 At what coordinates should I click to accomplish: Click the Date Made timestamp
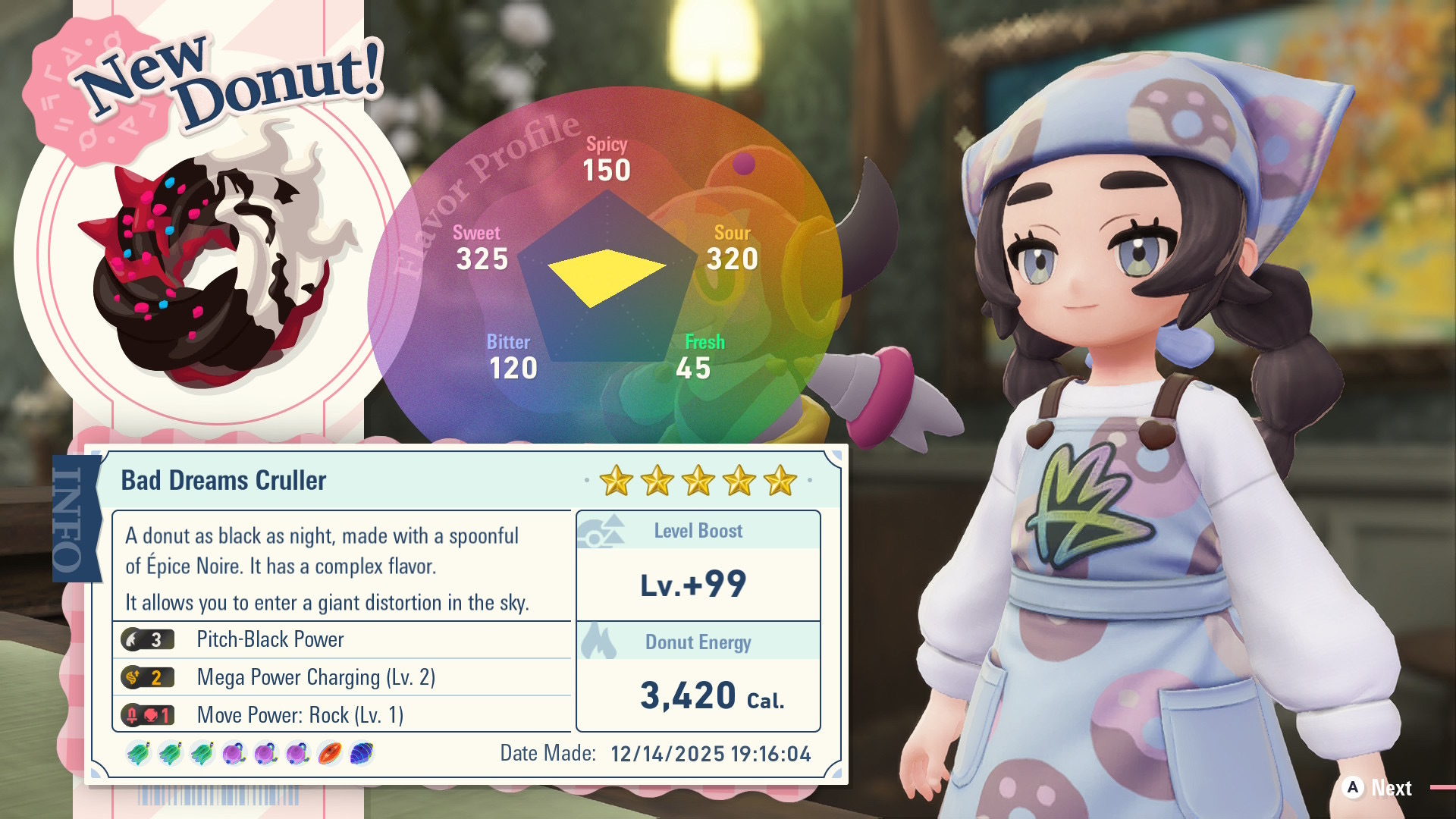709,753
